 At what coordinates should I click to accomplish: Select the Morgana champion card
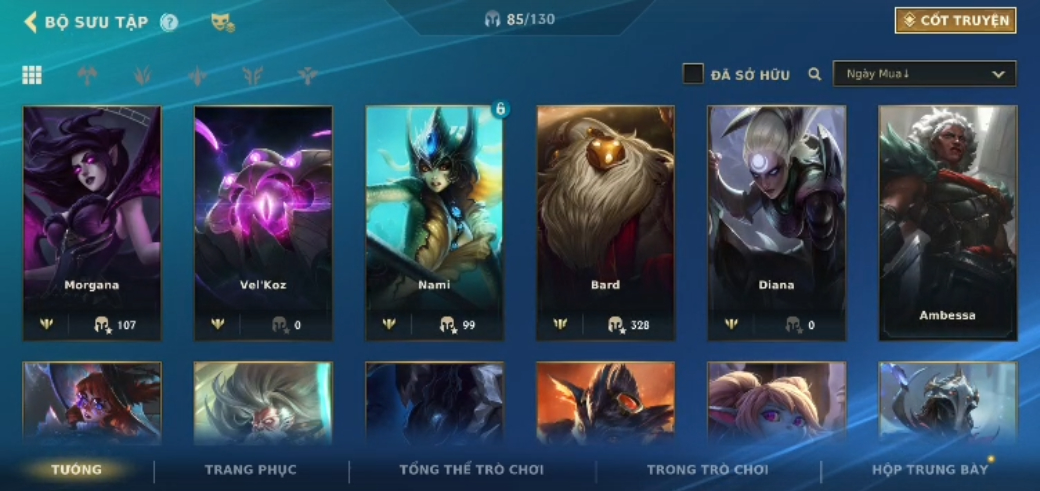(x=92, y=222)
